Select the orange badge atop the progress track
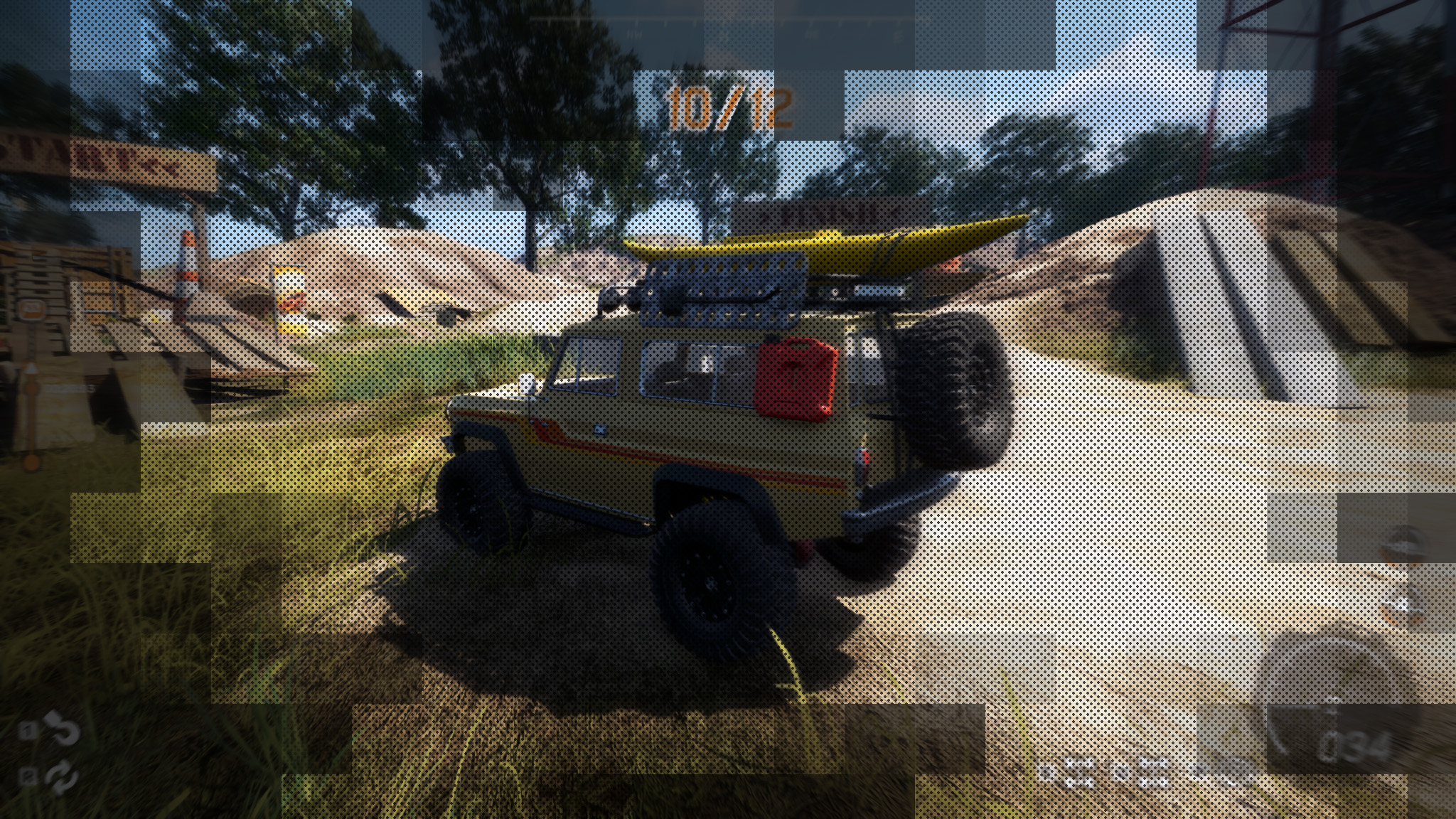 tap(31, 309)
